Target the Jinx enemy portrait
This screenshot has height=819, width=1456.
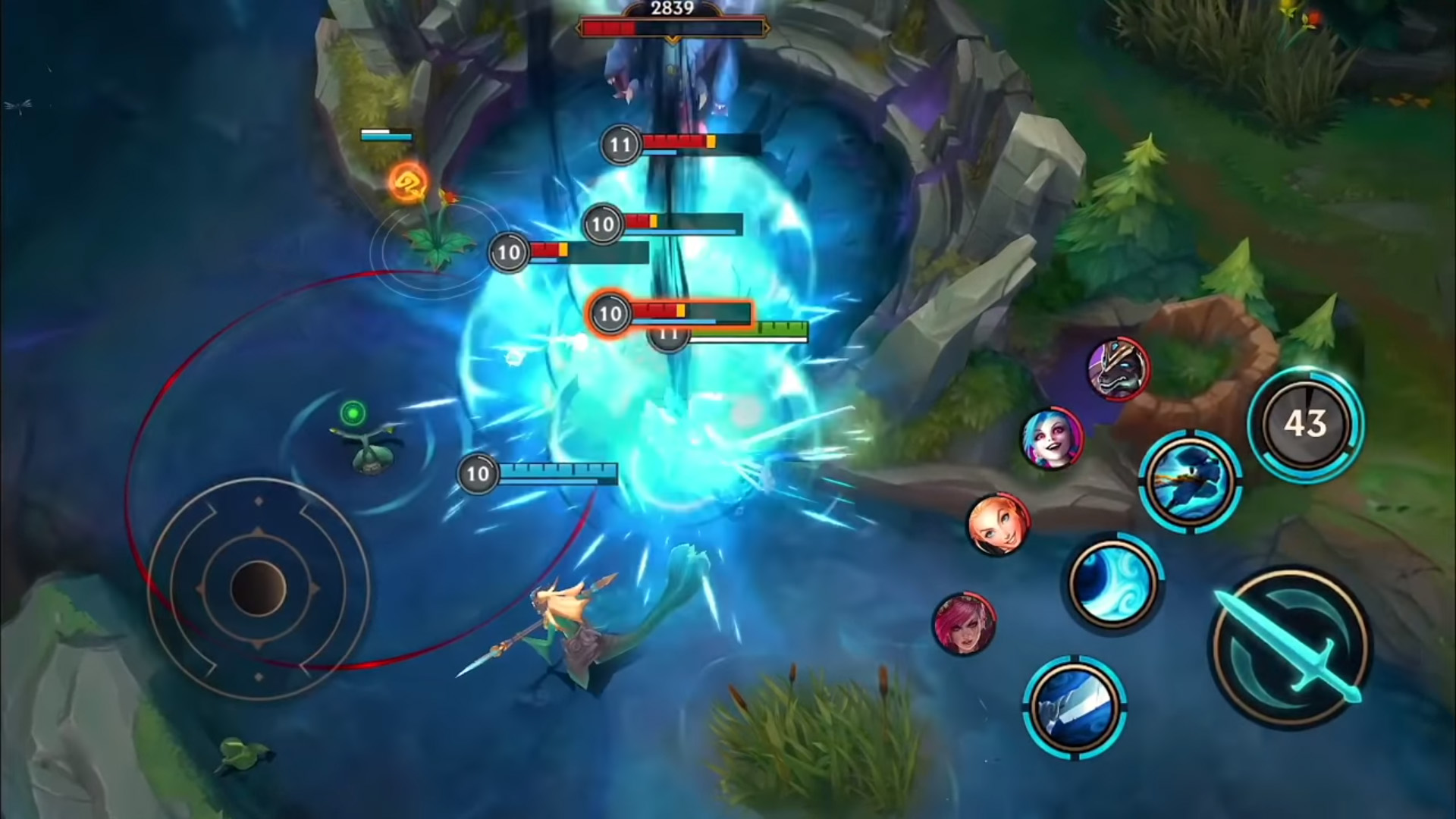pyautogui.click(x=1052, y=439)
